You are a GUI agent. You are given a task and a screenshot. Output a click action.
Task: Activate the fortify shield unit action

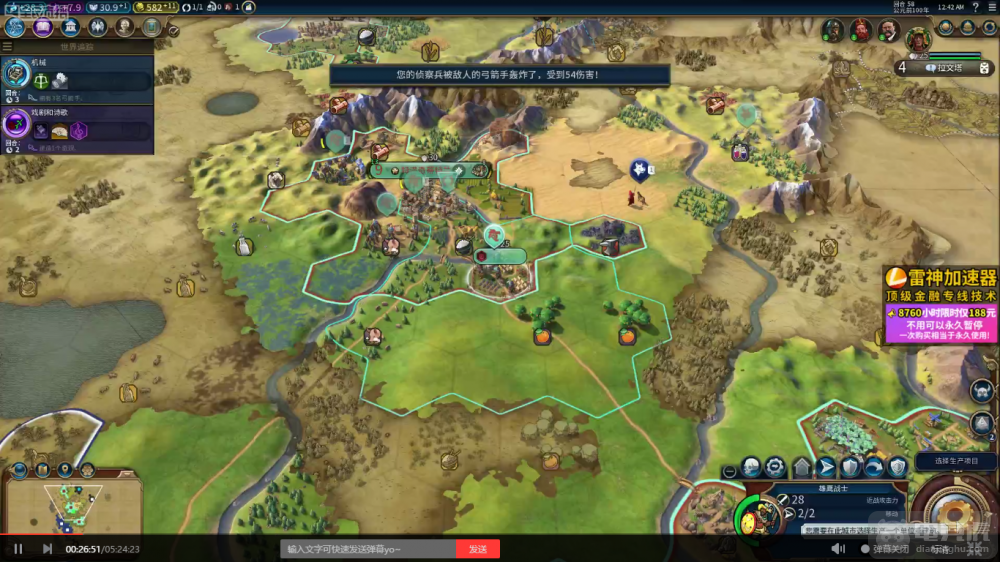pyautogui.click(x=850, y=467)
